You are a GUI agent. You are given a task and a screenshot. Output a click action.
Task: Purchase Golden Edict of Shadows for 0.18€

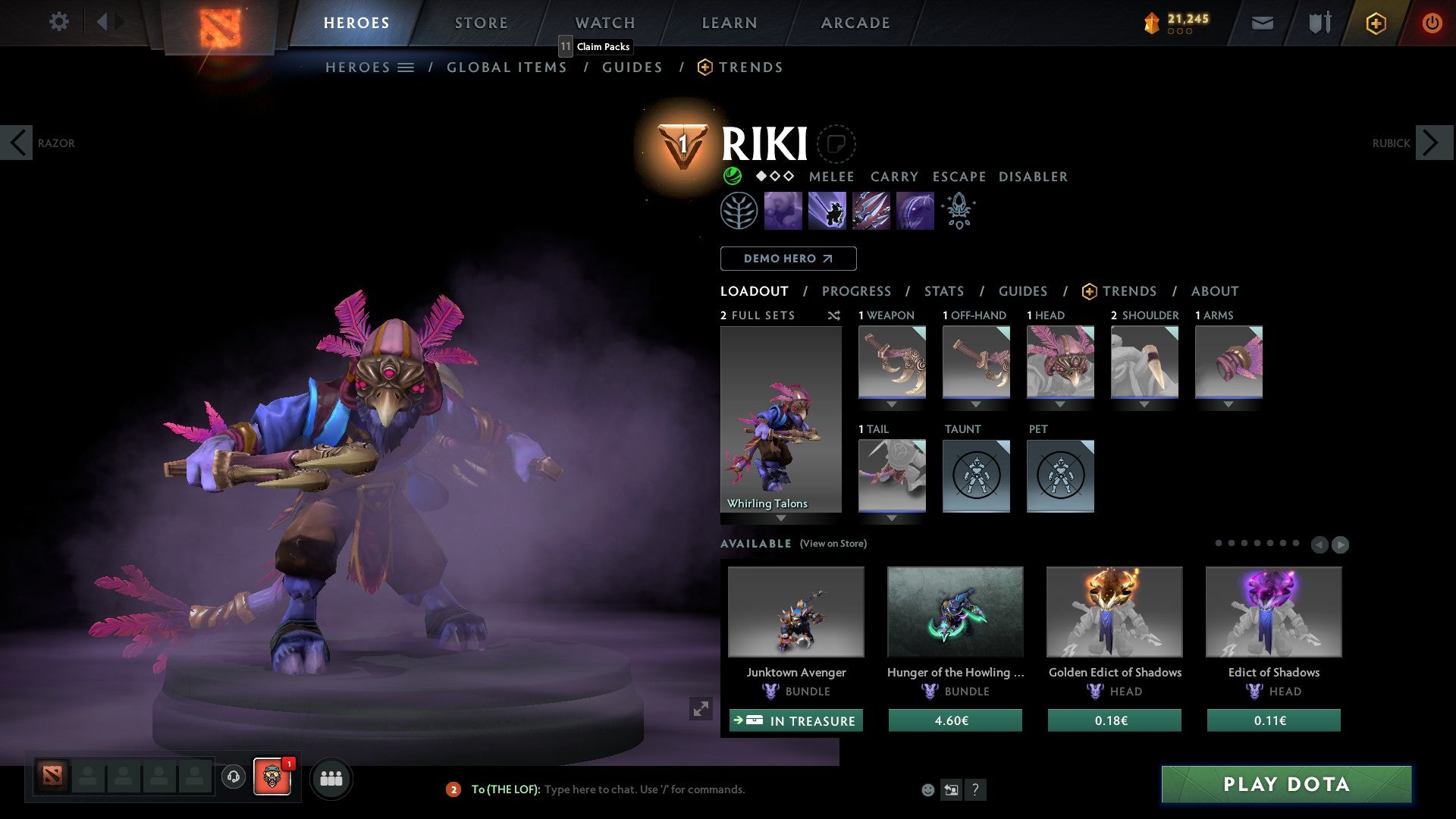point(1114,720)
